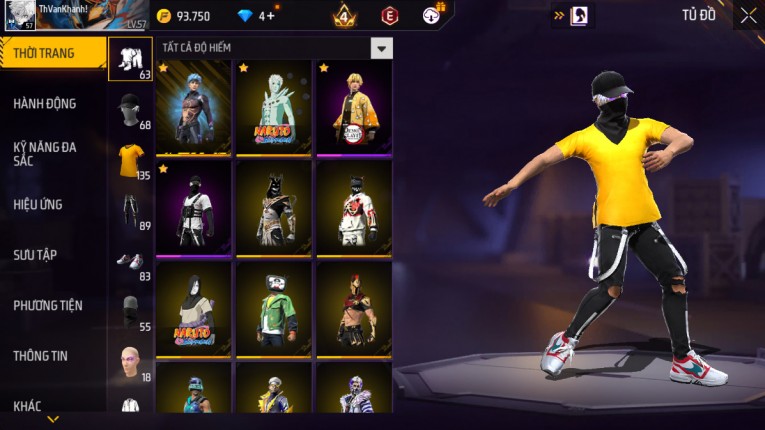Open the Thời Trang tab

pyautogui.click(x=44, y=53)
